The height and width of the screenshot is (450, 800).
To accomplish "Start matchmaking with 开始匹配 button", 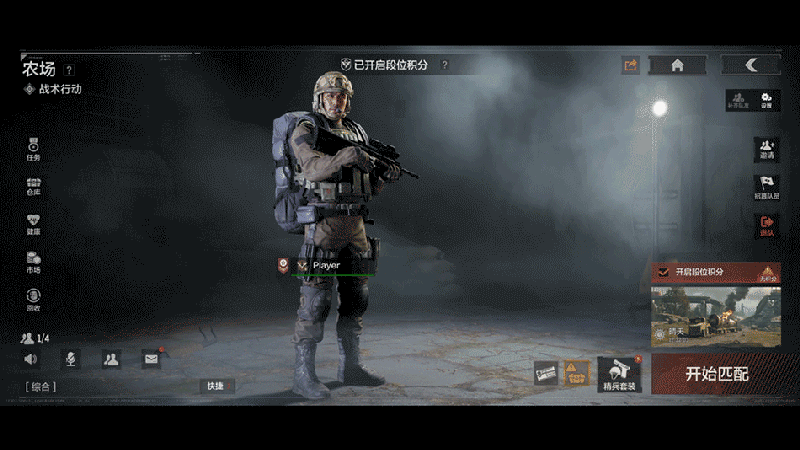I will tap(716, 374).
